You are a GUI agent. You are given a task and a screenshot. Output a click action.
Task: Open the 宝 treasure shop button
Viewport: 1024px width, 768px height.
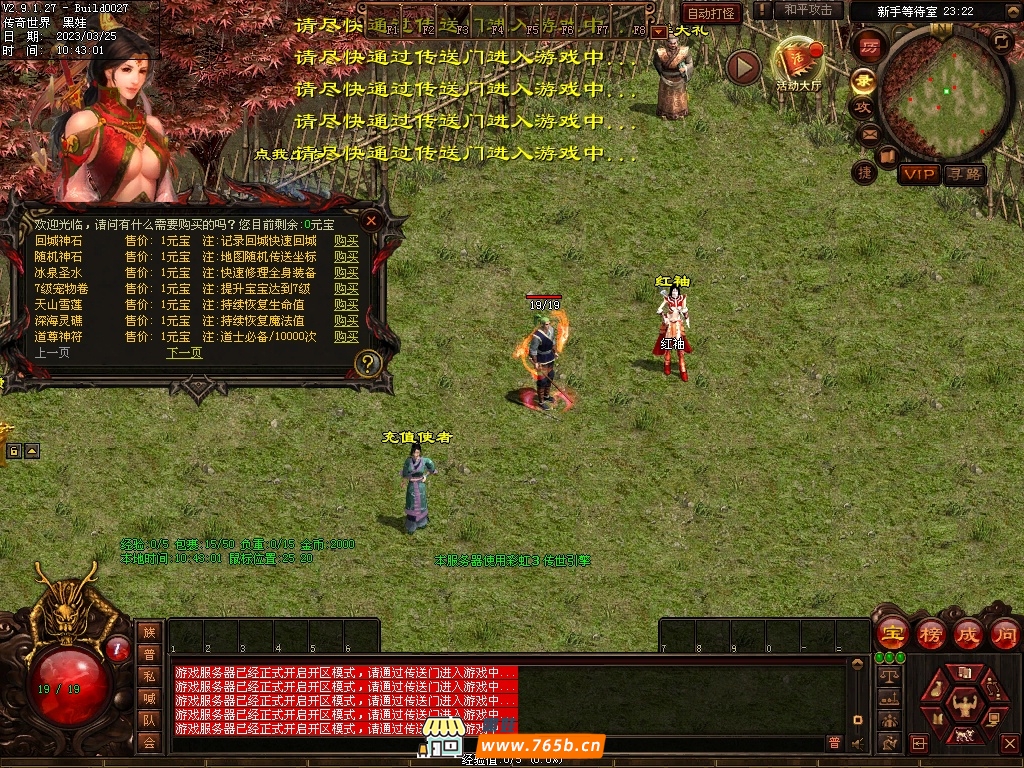click(893, 633)
